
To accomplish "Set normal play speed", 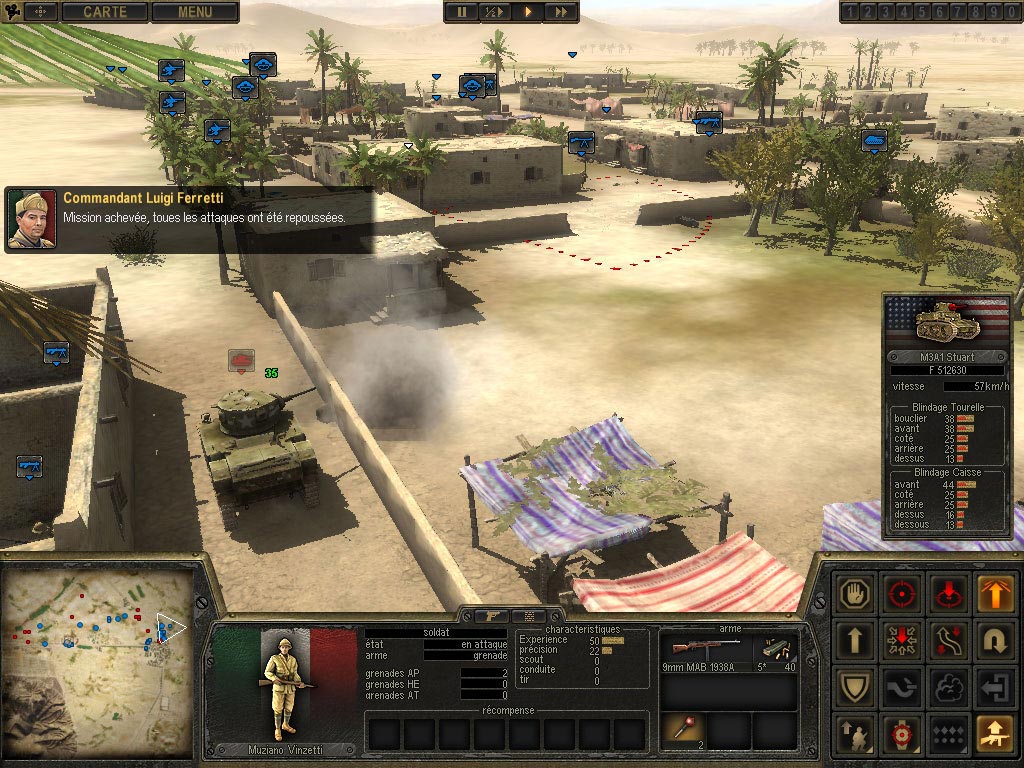I will coord(527,12).
